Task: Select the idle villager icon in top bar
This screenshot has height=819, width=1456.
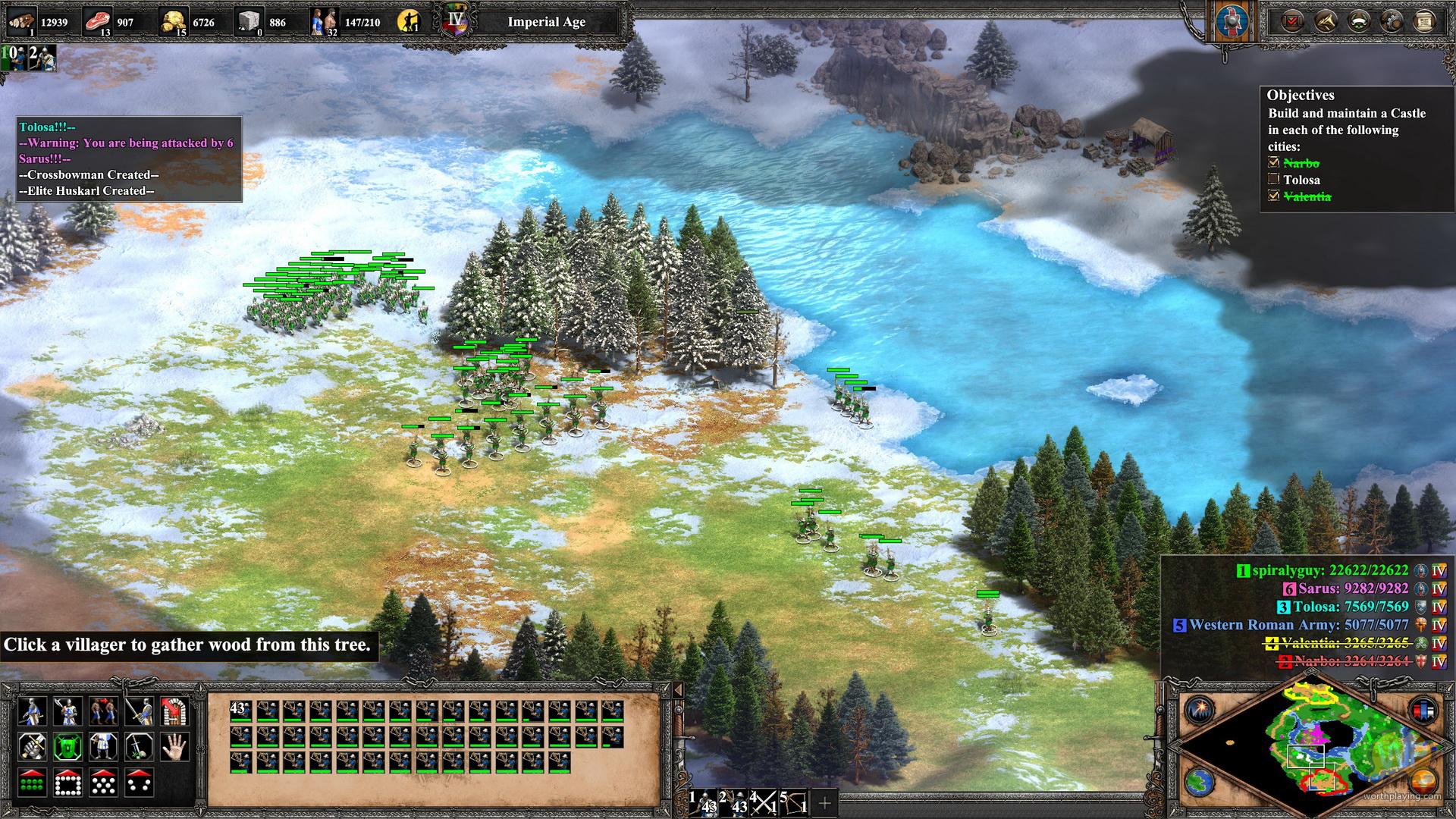Action: [x=409, y=21]
